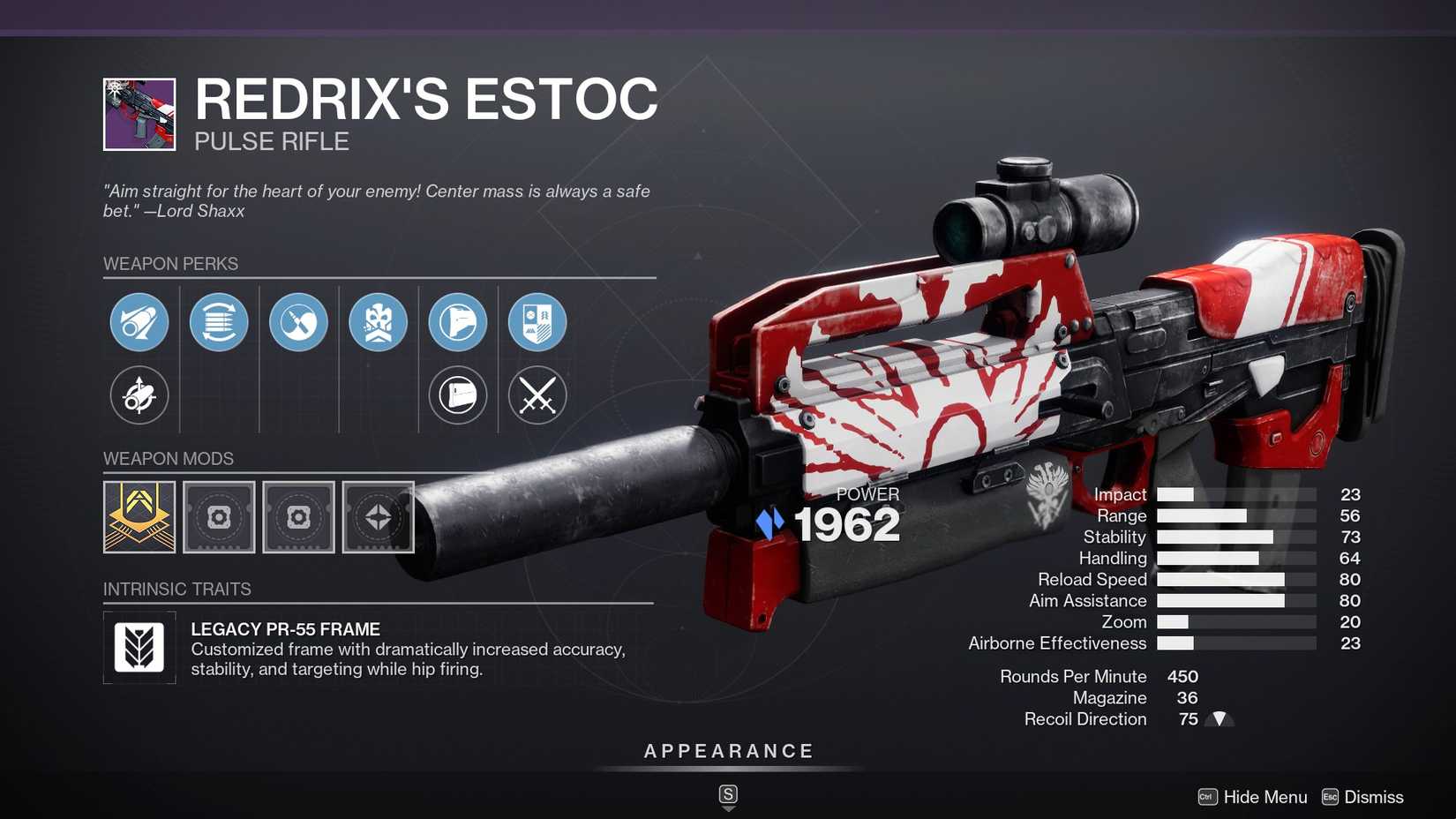Open the third blue bullet-round perk icon
The width and height of the screenshot is (1456, 819).
point(297,322)
